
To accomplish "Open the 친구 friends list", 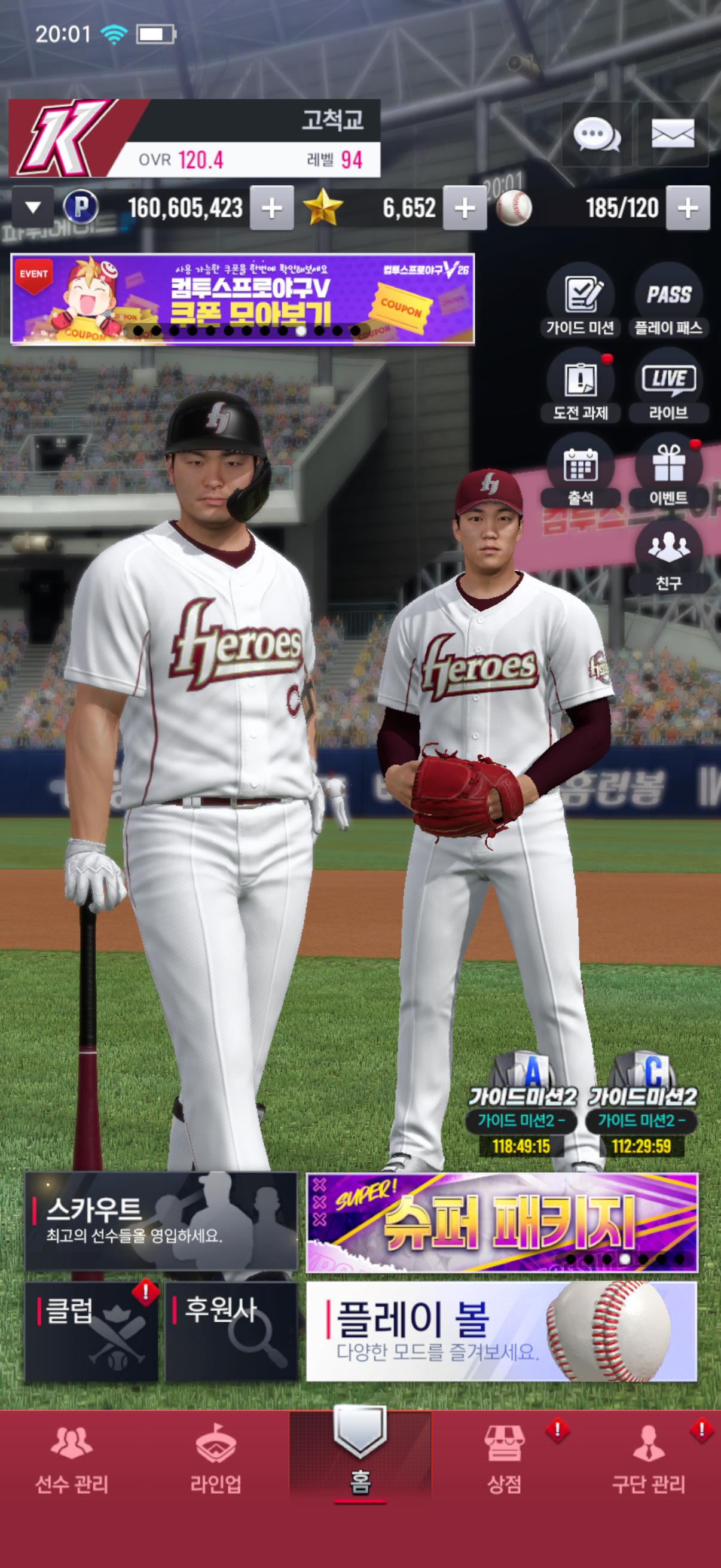I will point(668,556).
